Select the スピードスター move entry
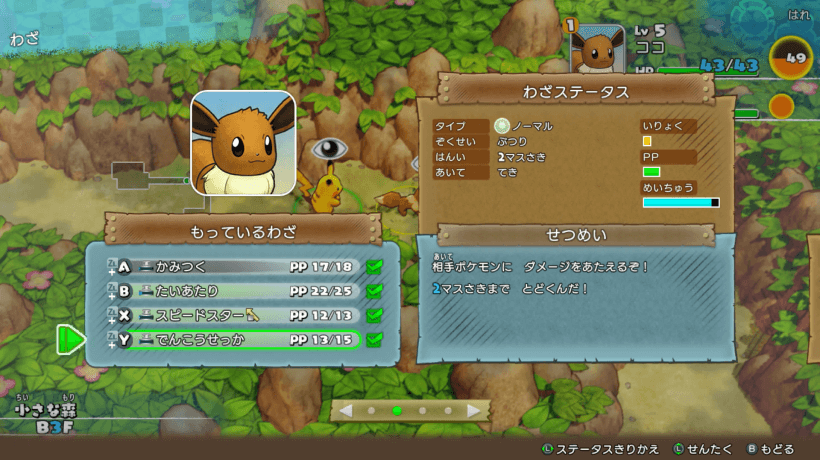820x460 pixels. pyautogui.click(x=240, y=316)
